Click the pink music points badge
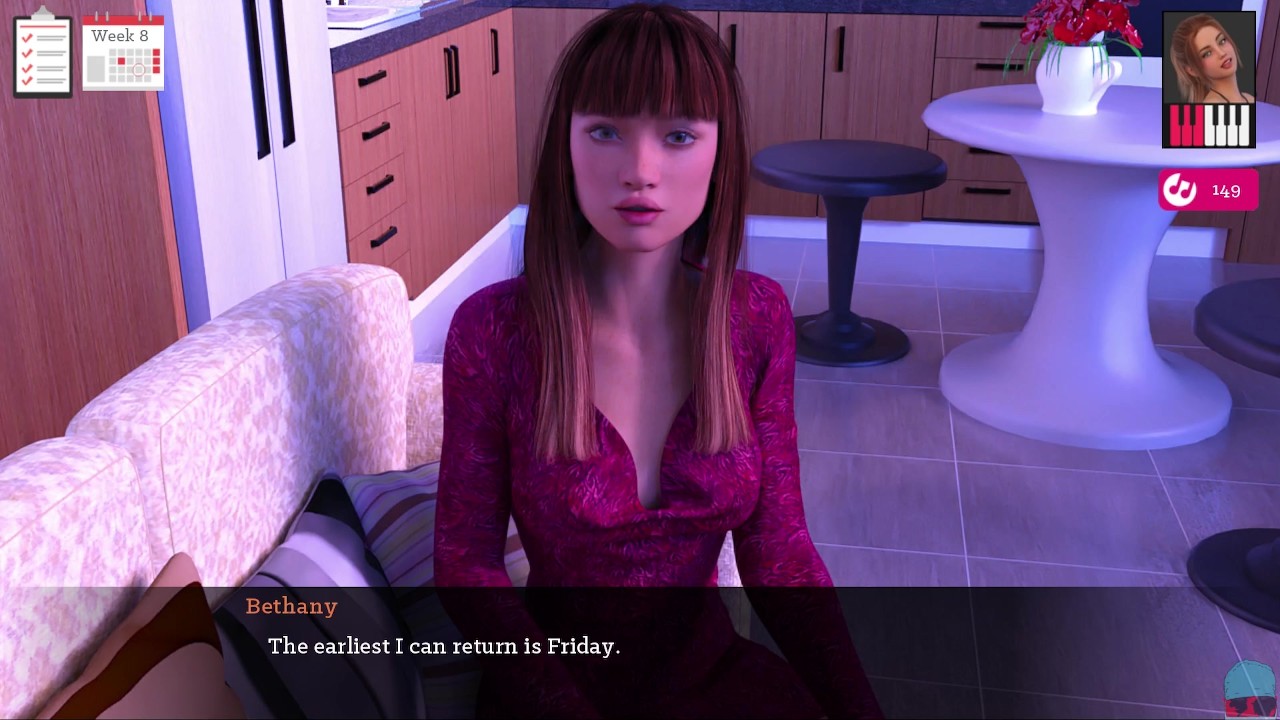 click(1206, 190)
